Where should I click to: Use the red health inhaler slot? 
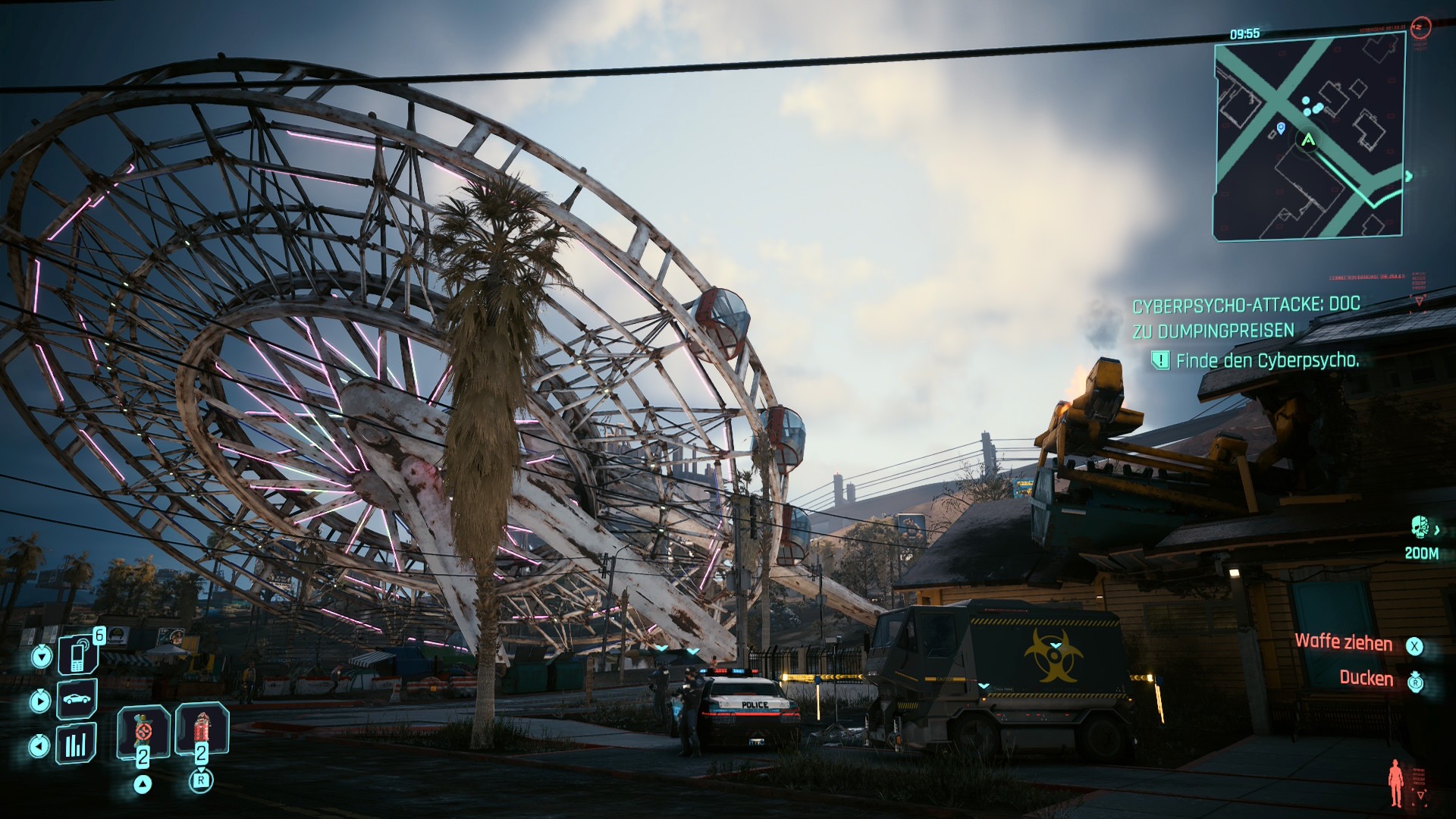coord(201,731)
